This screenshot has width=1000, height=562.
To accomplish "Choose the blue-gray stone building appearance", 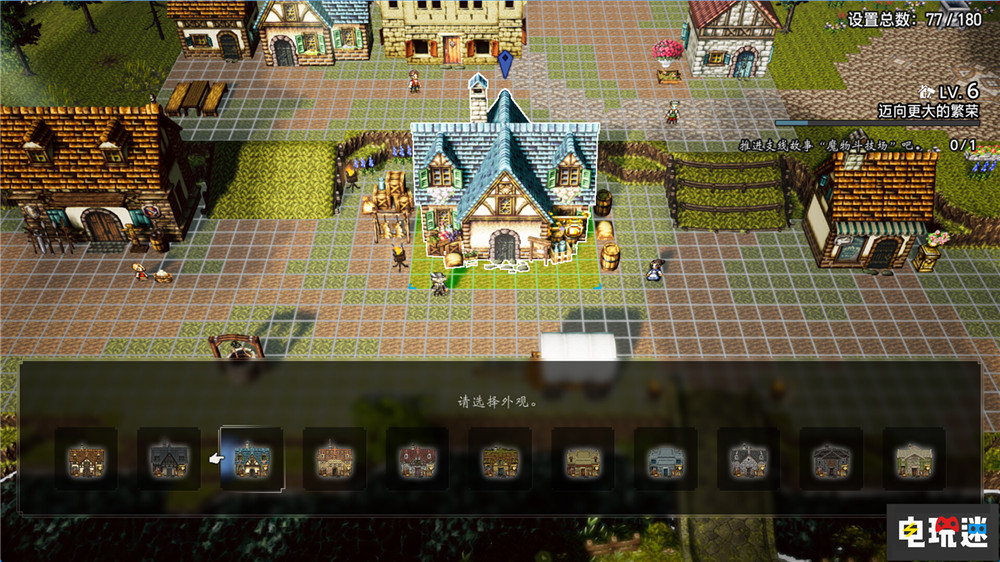I will [x=665, y=459].
